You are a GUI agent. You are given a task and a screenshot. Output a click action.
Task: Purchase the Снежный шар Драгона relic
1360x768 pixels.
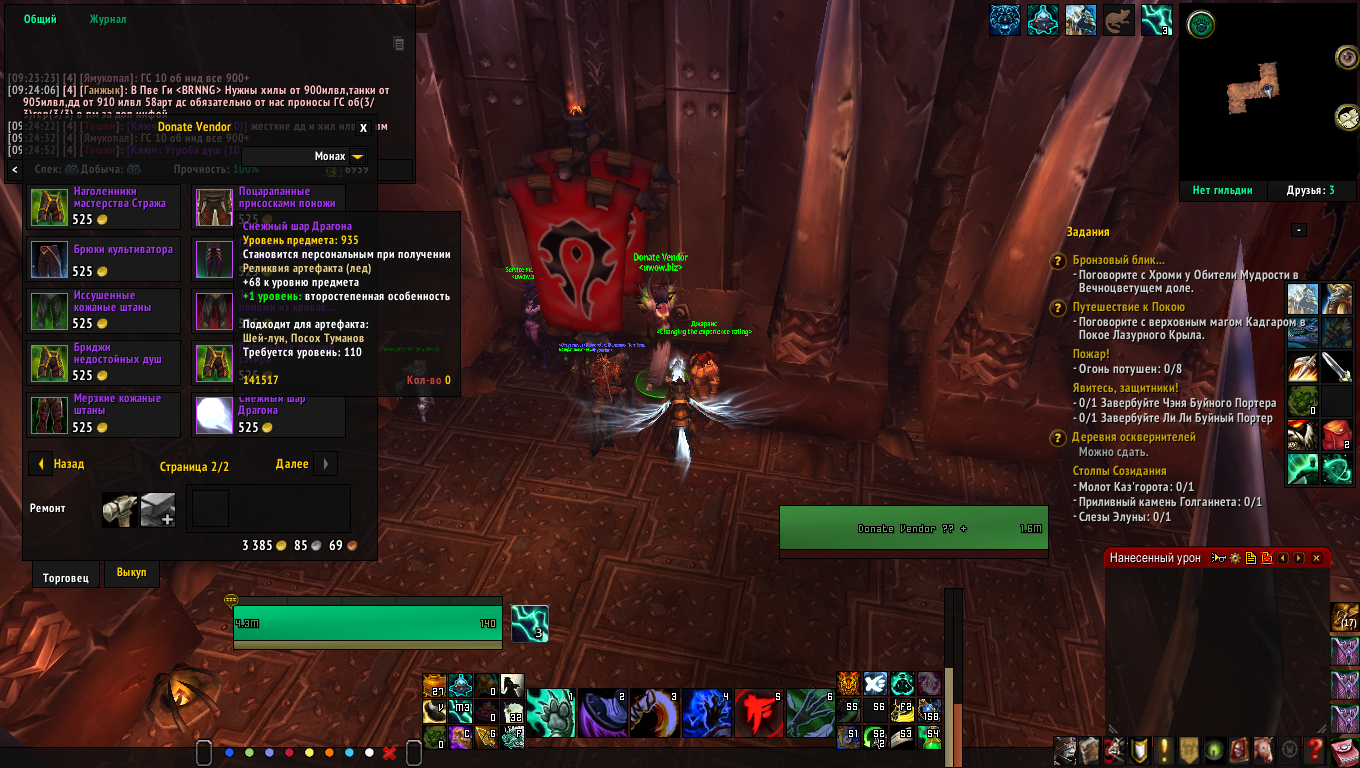[x=213, y=414]
